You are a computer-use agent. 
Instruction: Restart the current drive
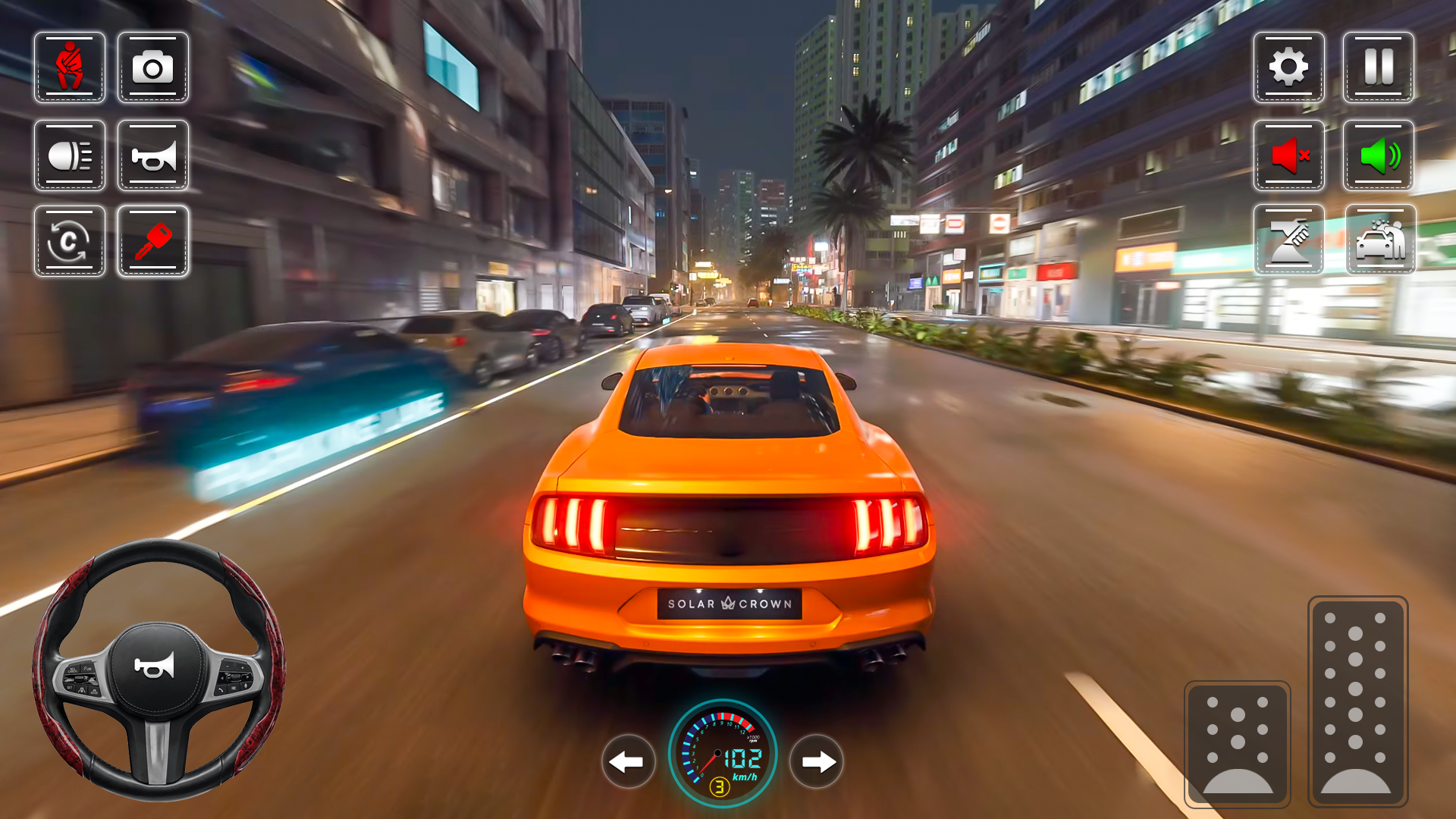[x=69, y=241]
